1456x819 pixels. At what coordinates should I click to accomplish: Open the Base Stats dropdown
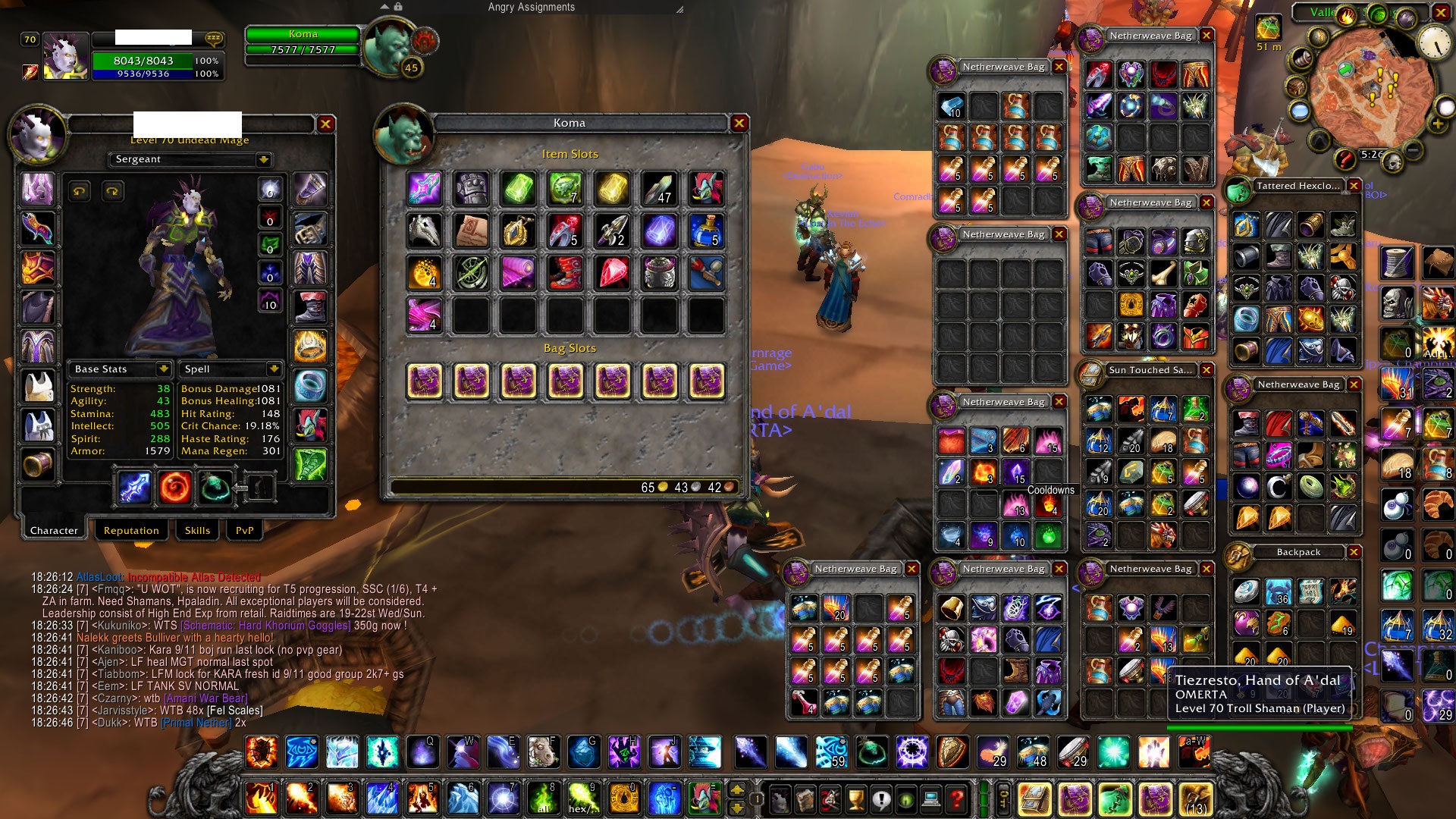(164, 369)
